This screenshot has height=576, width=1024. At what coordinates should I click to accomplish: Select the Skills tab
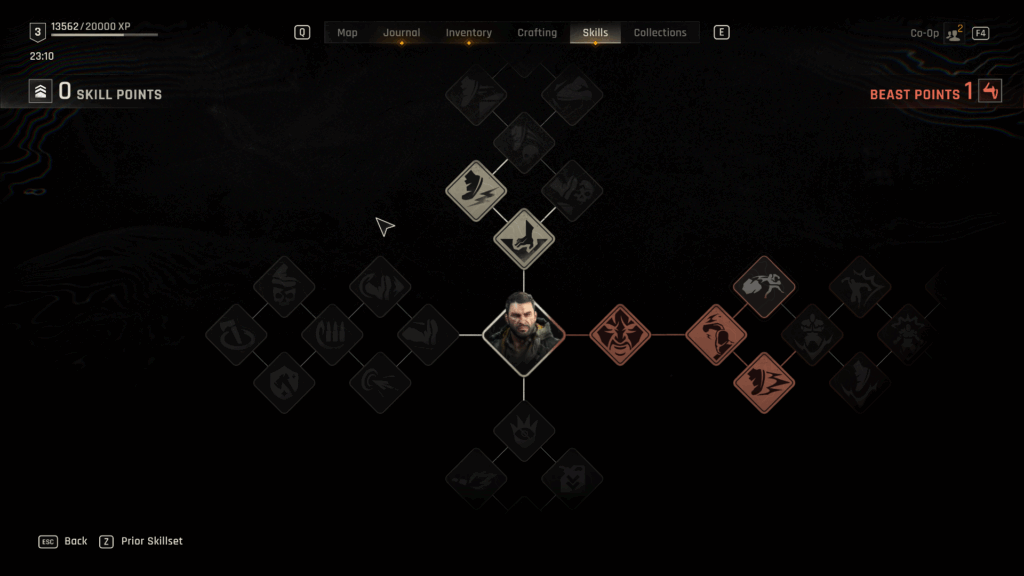pyautogui.click(x=595, y=33)
